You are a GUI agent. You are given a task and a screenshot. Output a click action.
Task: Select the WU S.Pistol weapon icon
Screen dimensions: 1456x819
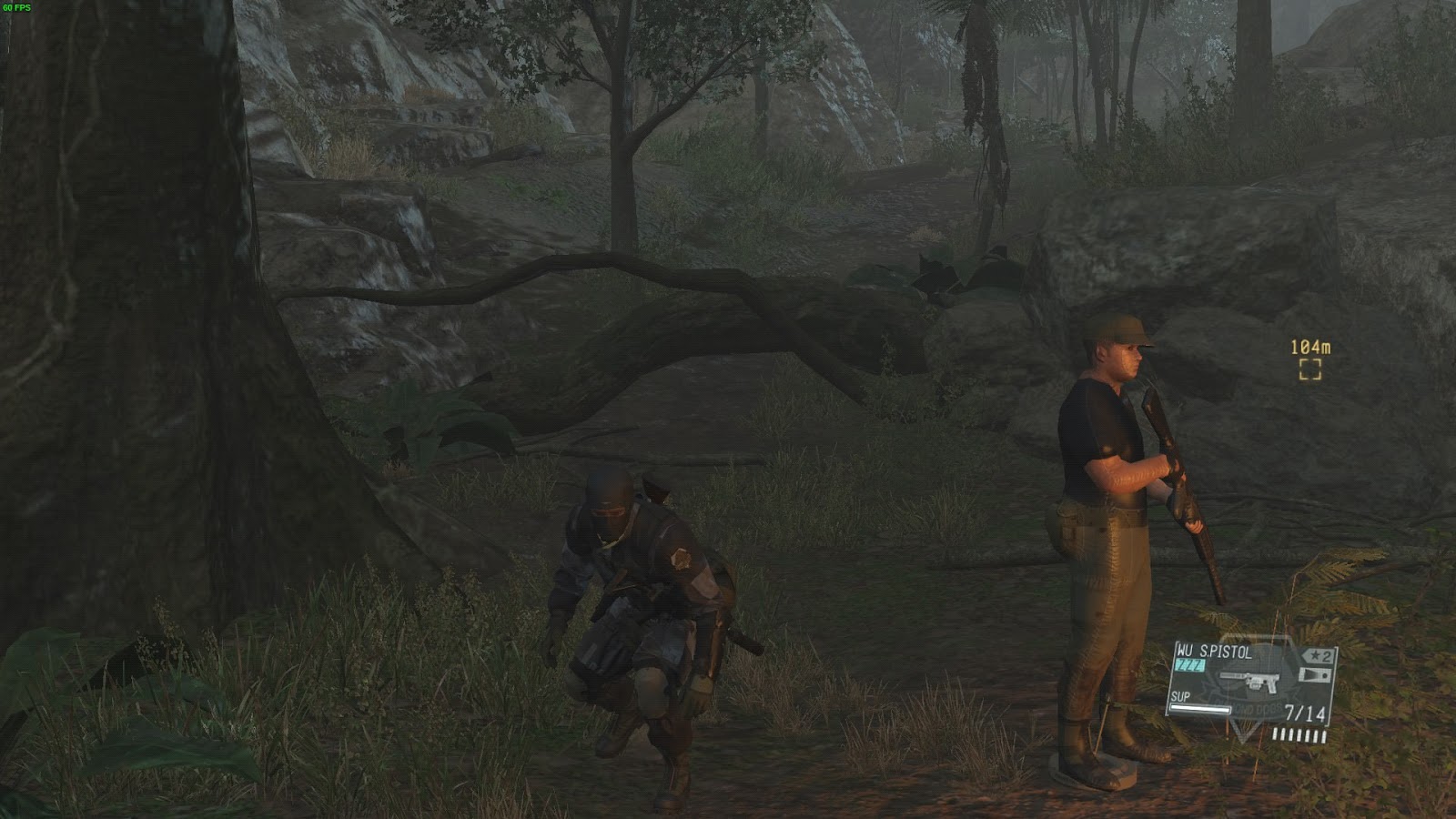point(1248,679)
